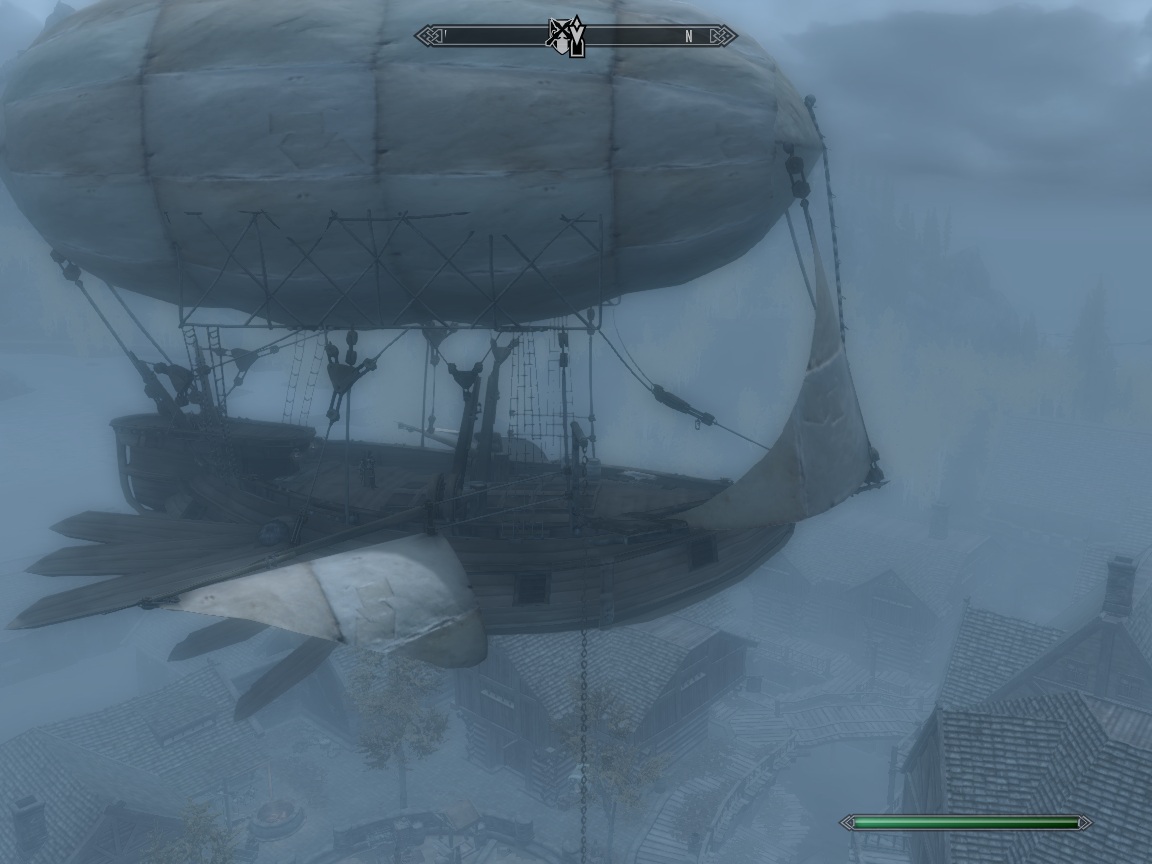Click the North indicator on the compass
The height and width of the screenshot is (864, 1152).
pyautogui.click(x=688, y=37)
